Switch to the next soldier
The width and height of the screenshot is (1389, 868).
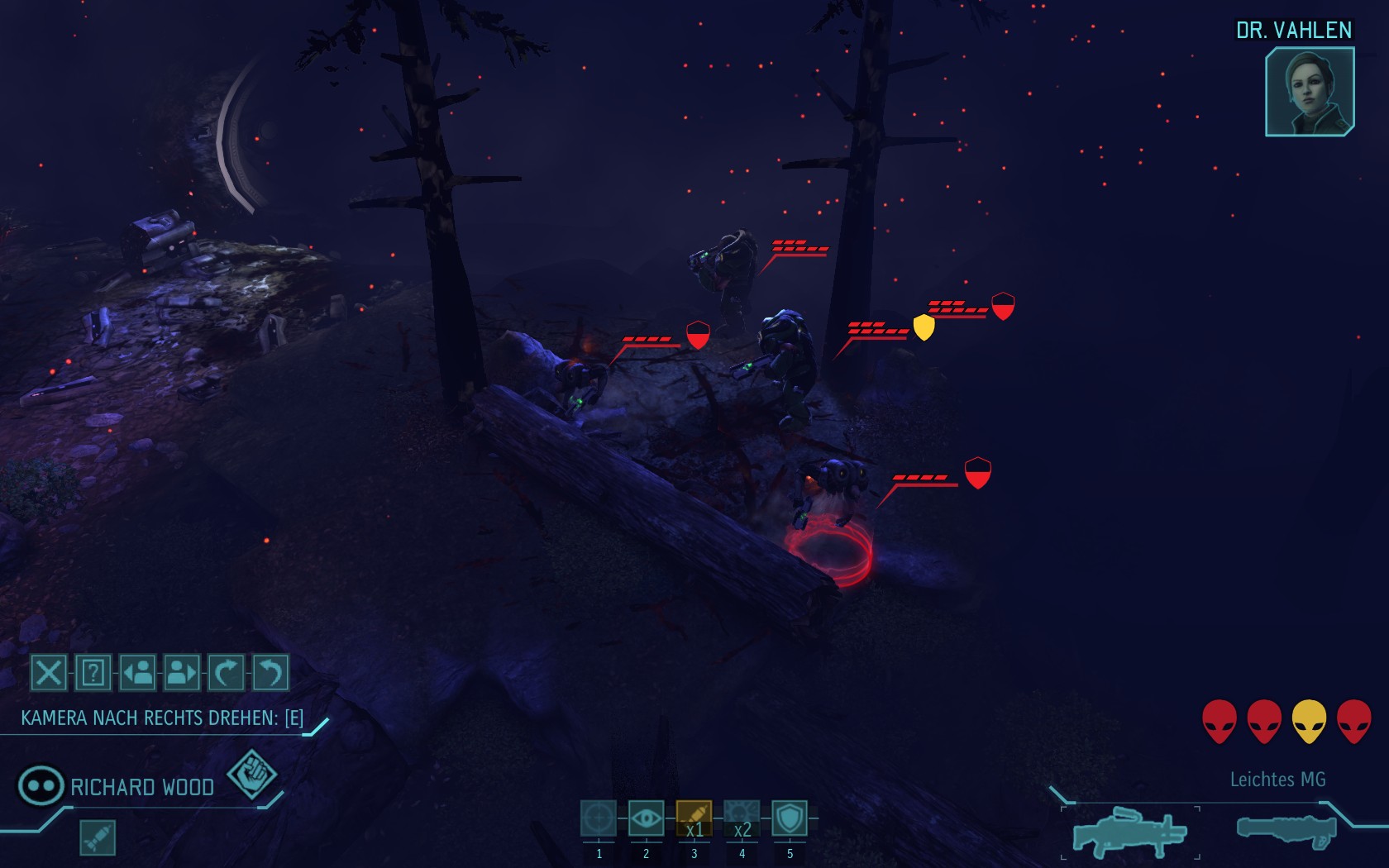182,673
